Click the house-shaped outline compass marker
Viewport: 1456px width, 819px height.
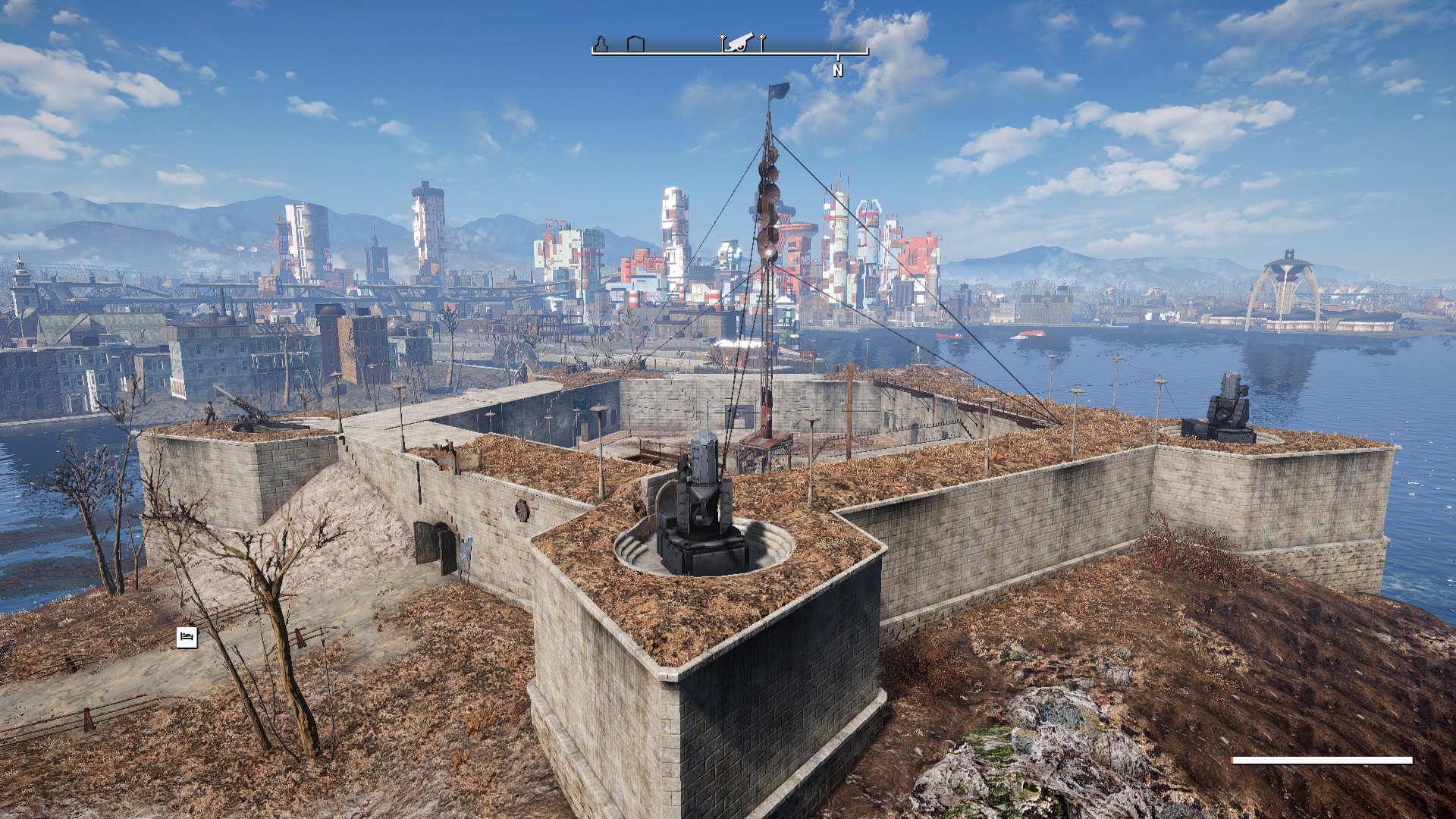pyautogui.click(x=635, y=44)
